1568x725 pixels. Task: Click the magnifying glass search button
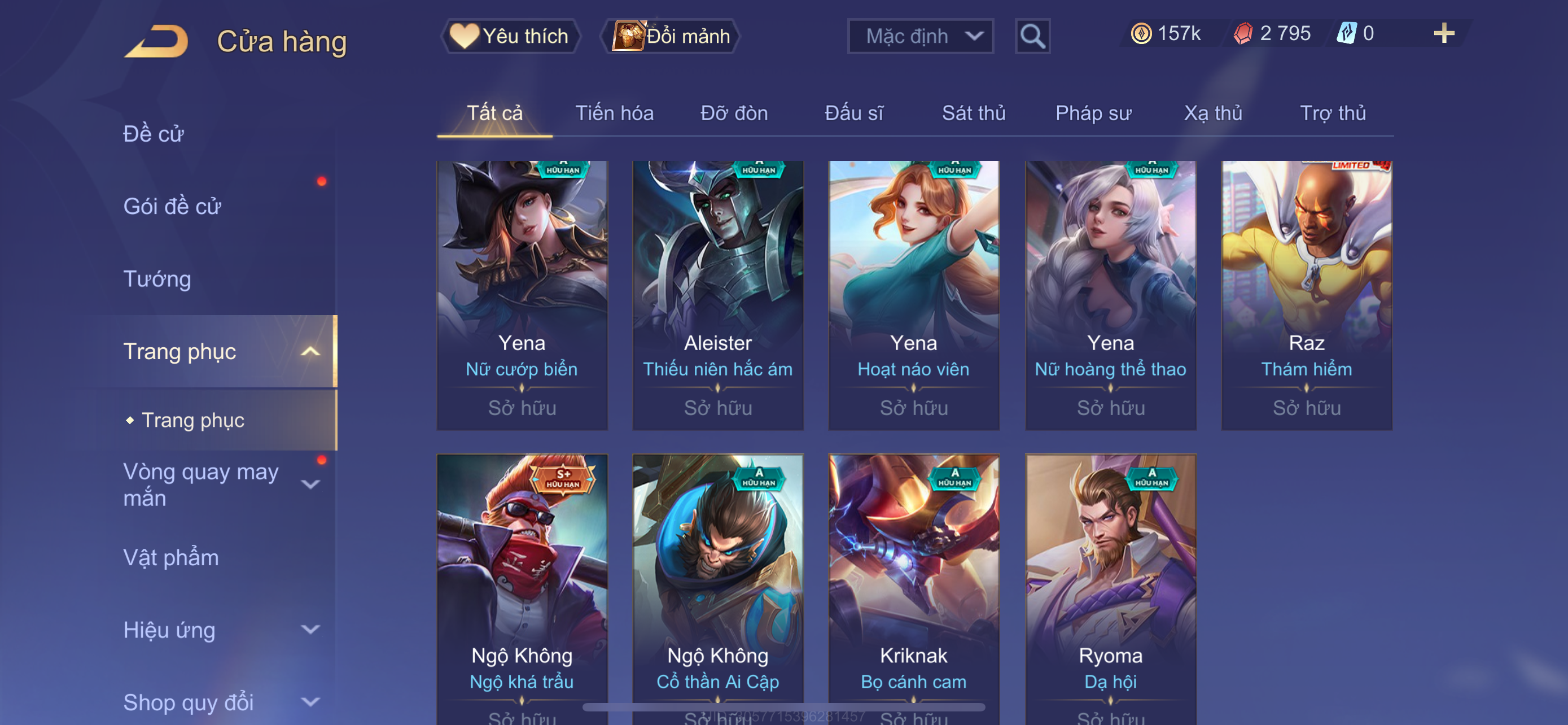point(1032,37)
